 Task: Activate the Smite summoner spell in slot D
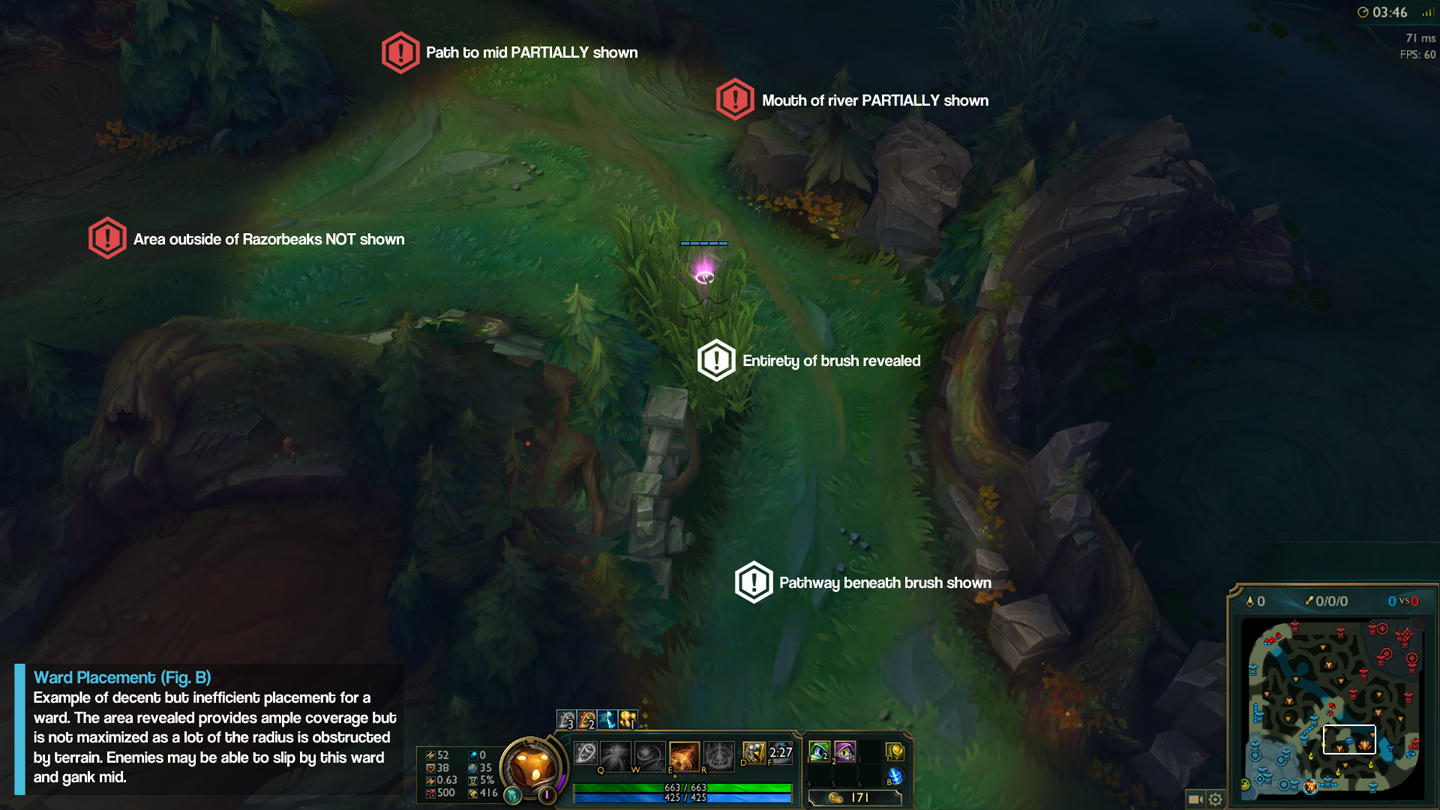click(x=755, y=753)
